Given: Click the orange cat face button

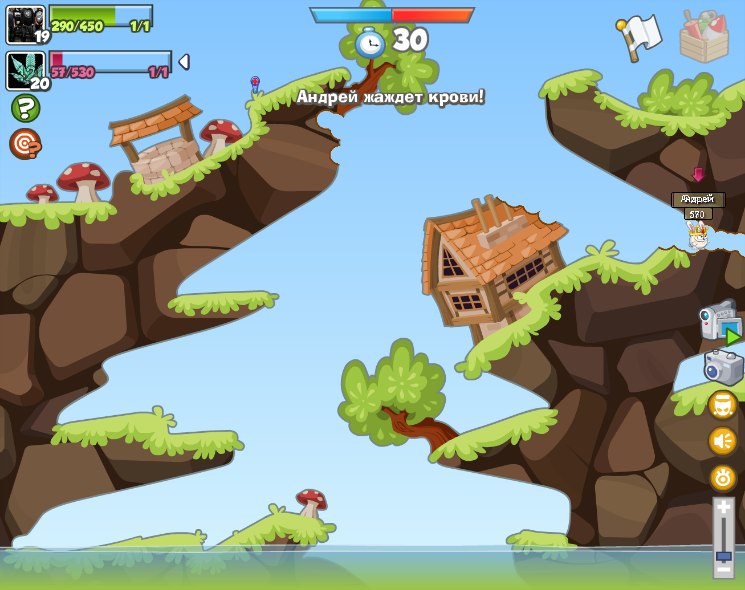Looking at the screenshot, I should tap(723, 405).
